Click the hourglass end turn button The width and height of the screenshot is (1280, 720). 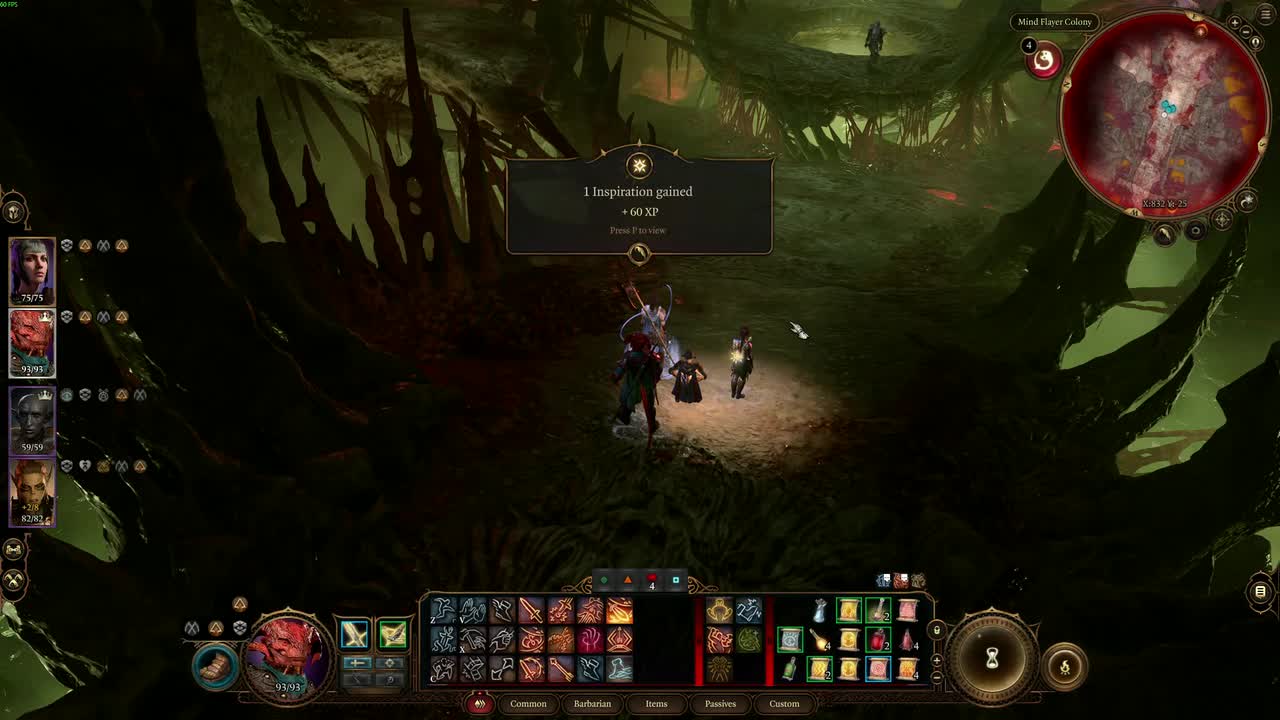point(992,657)
